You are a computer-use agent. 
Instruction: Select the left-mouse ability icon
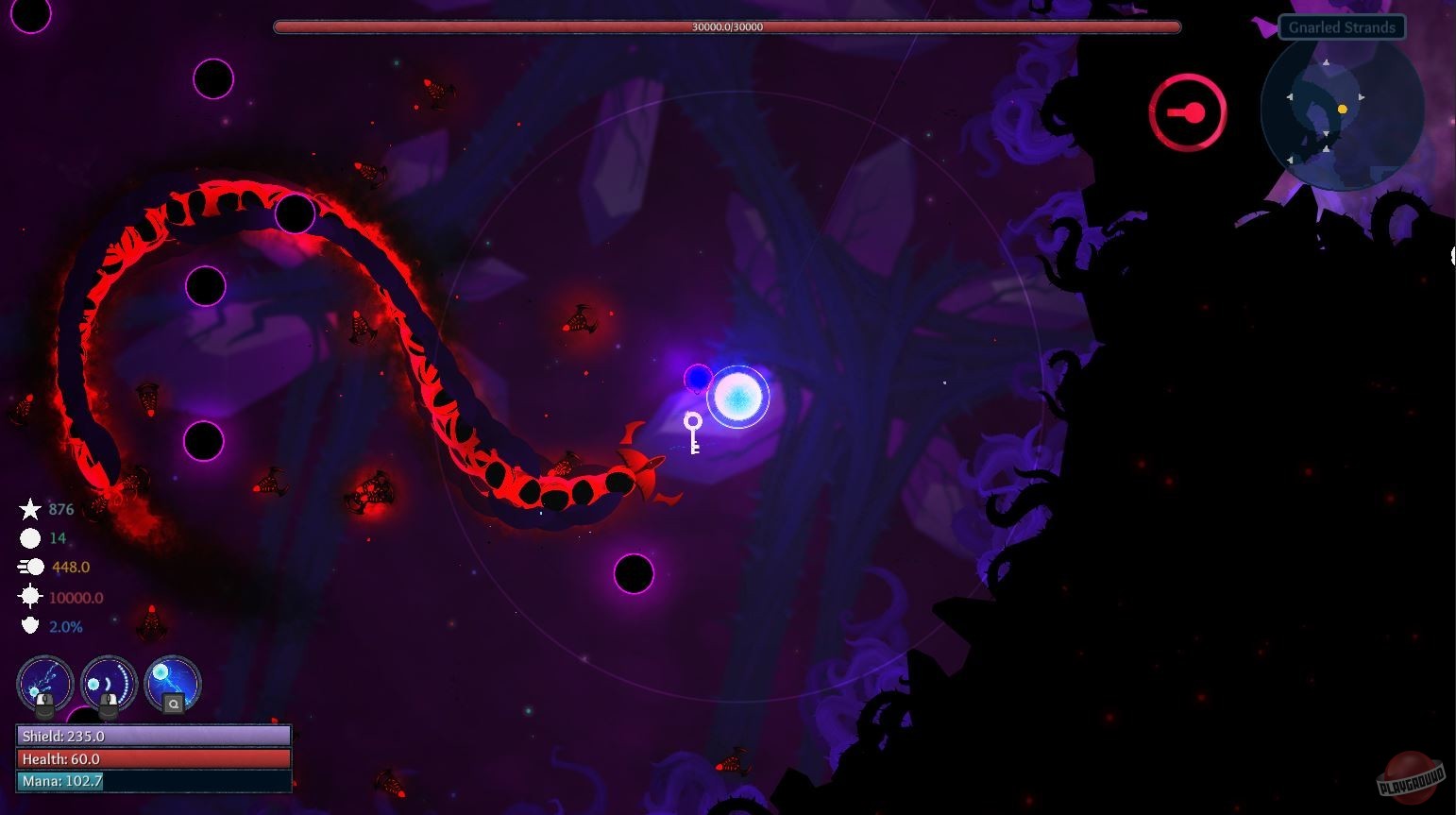tap(44, 685)
